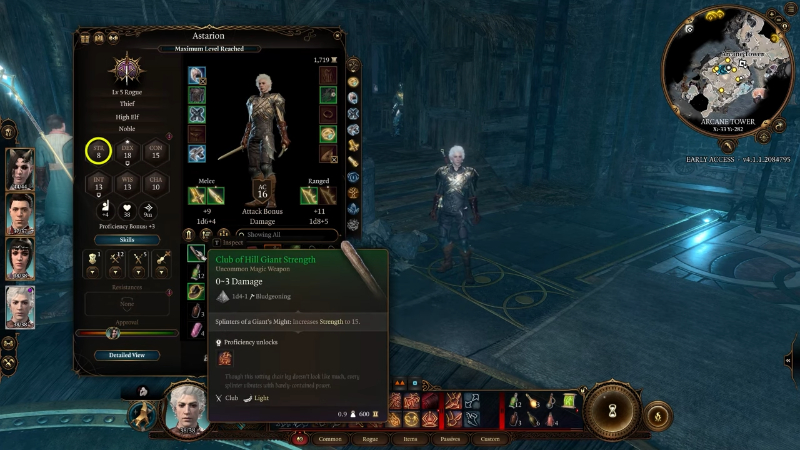Click the helmet equipment slot

[x=197, y=76]
